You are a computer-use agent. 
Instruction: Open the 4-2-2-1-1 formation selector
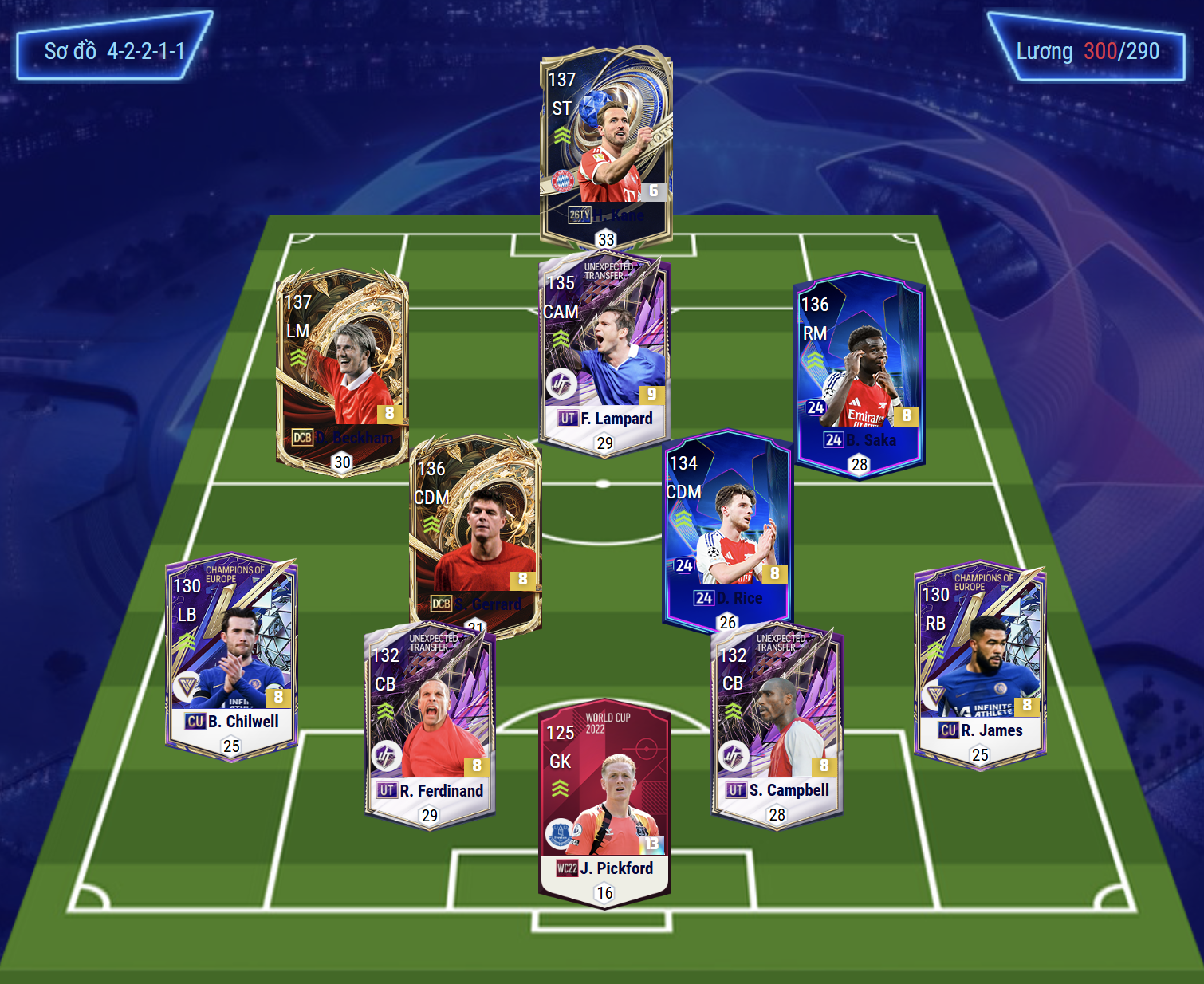[114, 52]
